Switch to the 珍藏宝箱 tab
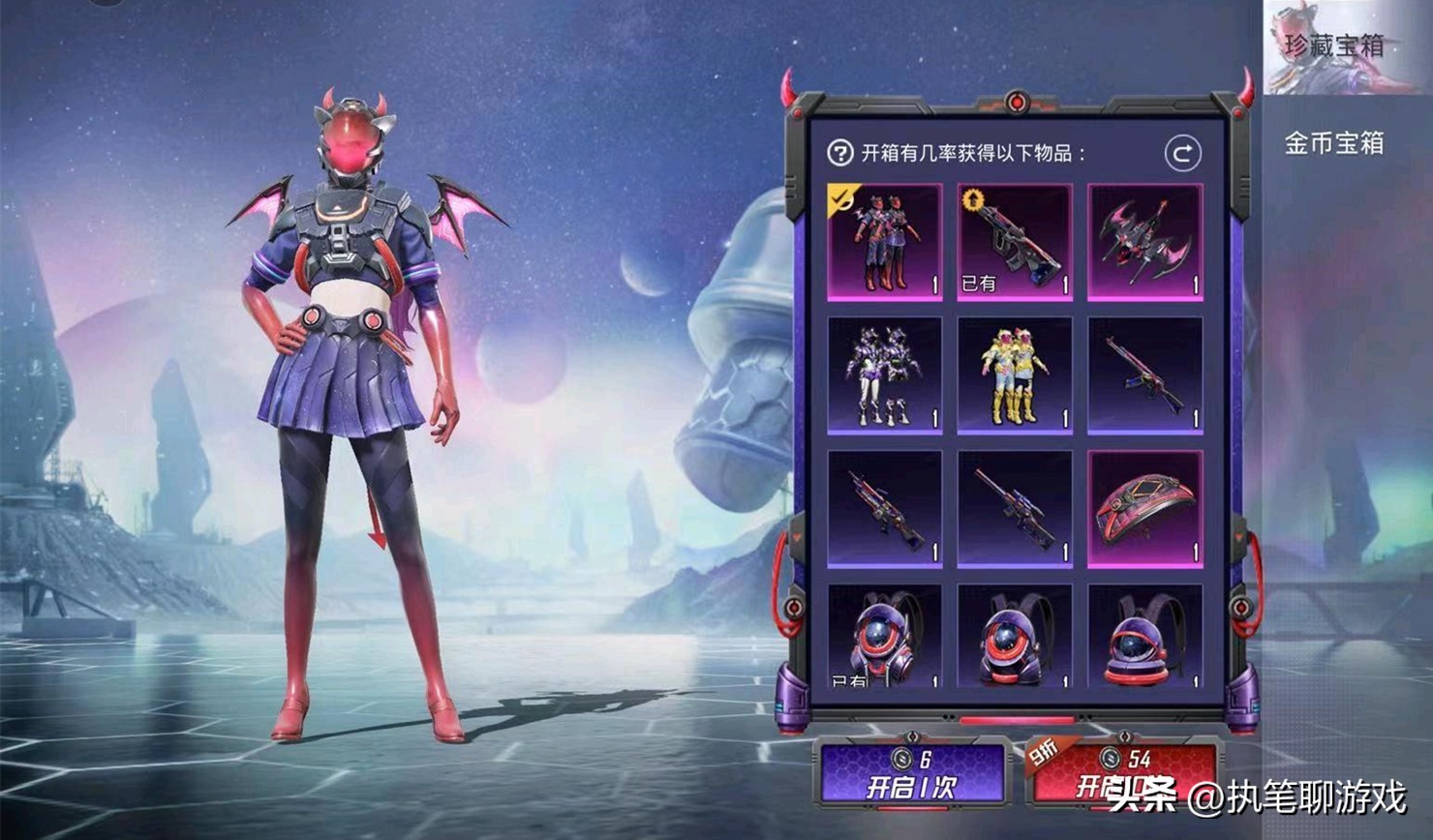 coord(1332,46)
